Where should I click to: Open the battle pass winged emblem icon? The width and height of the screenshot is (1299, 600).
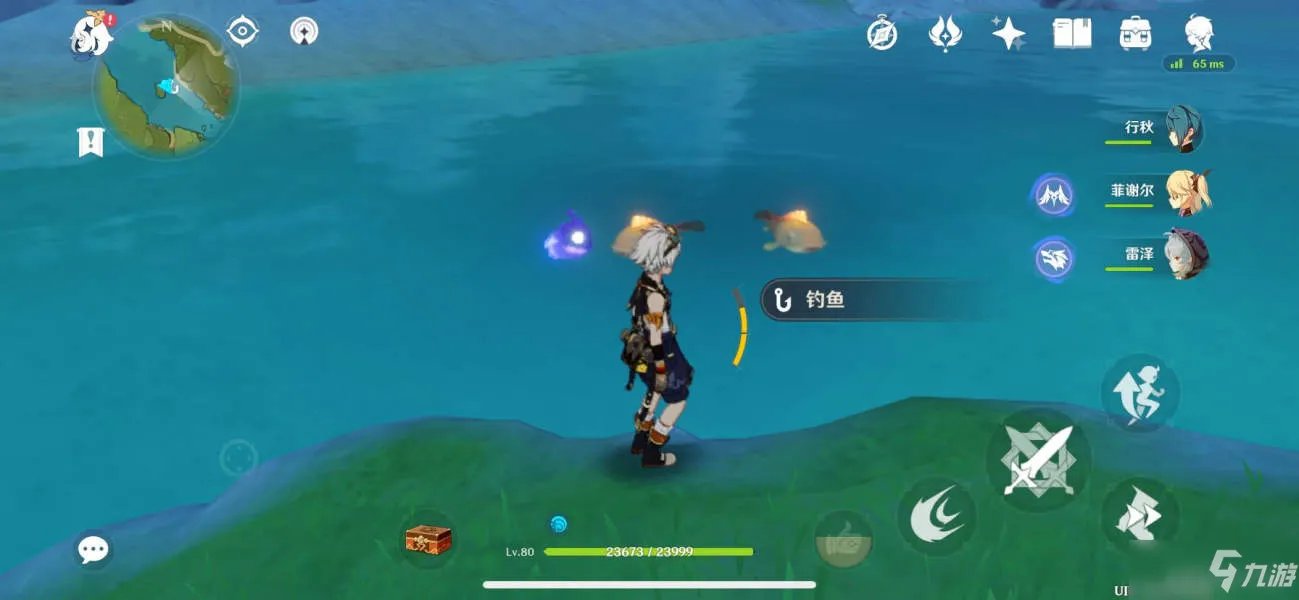tap(945, 34)
